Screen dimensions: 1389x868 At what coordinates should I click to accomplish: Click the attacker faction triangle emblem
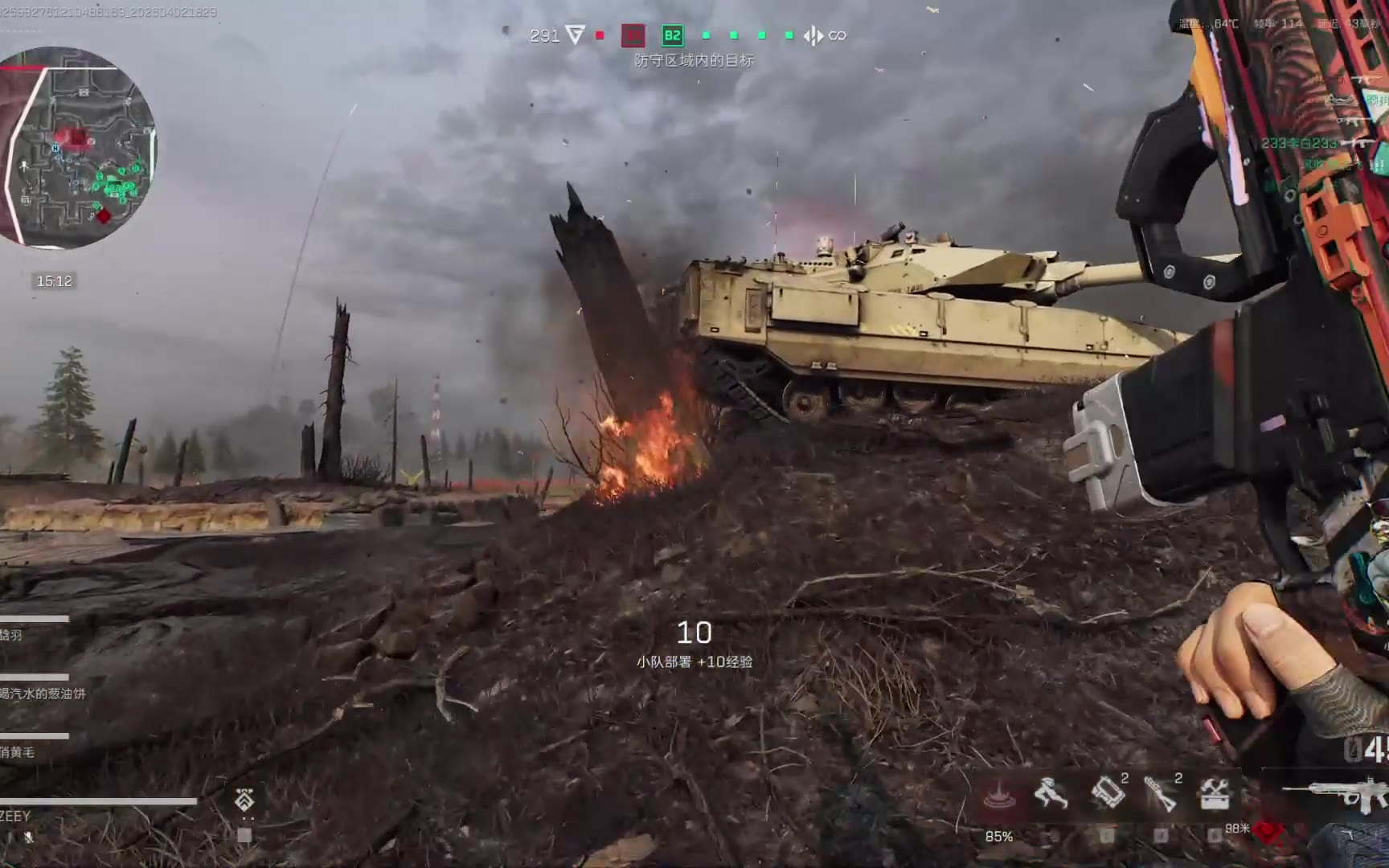pyautogui.click(x=575, y=35)
